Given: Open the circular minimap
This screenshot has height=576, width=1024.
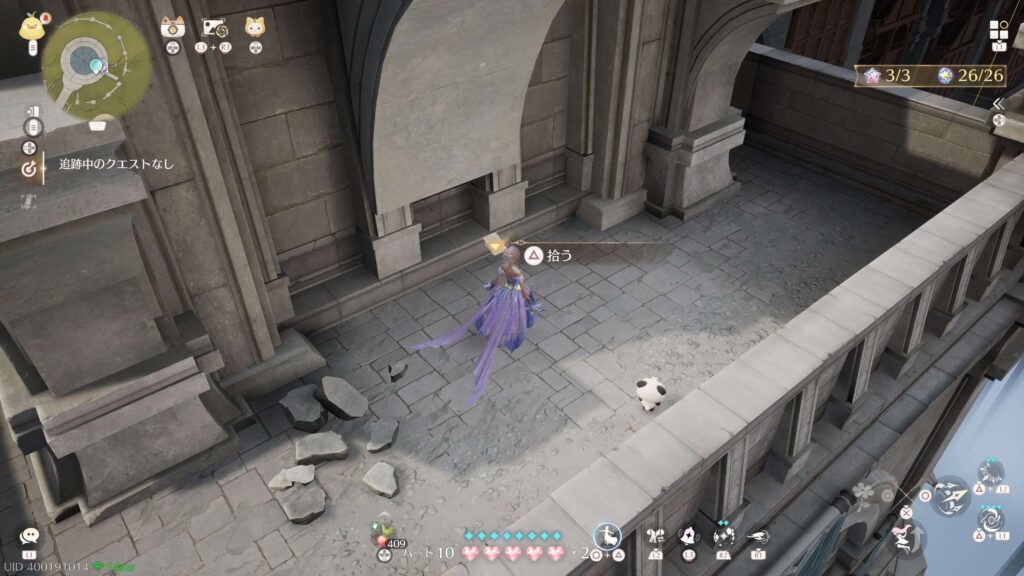Looking at the screenshot, I should pyautogui.click(x=97, y=65).
